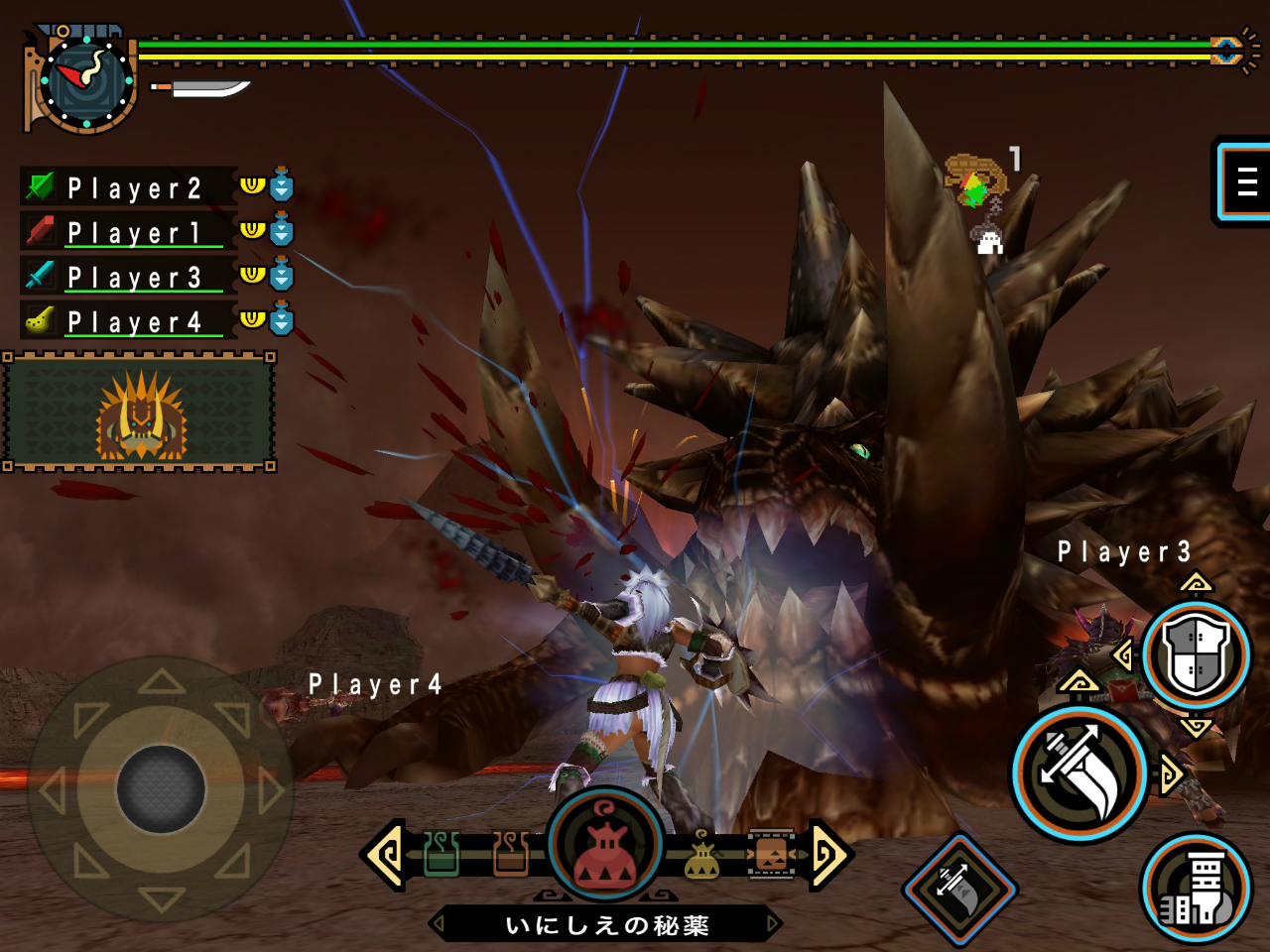
Task: Use the selected red Ancient Potion item
Action: point(605,843)
